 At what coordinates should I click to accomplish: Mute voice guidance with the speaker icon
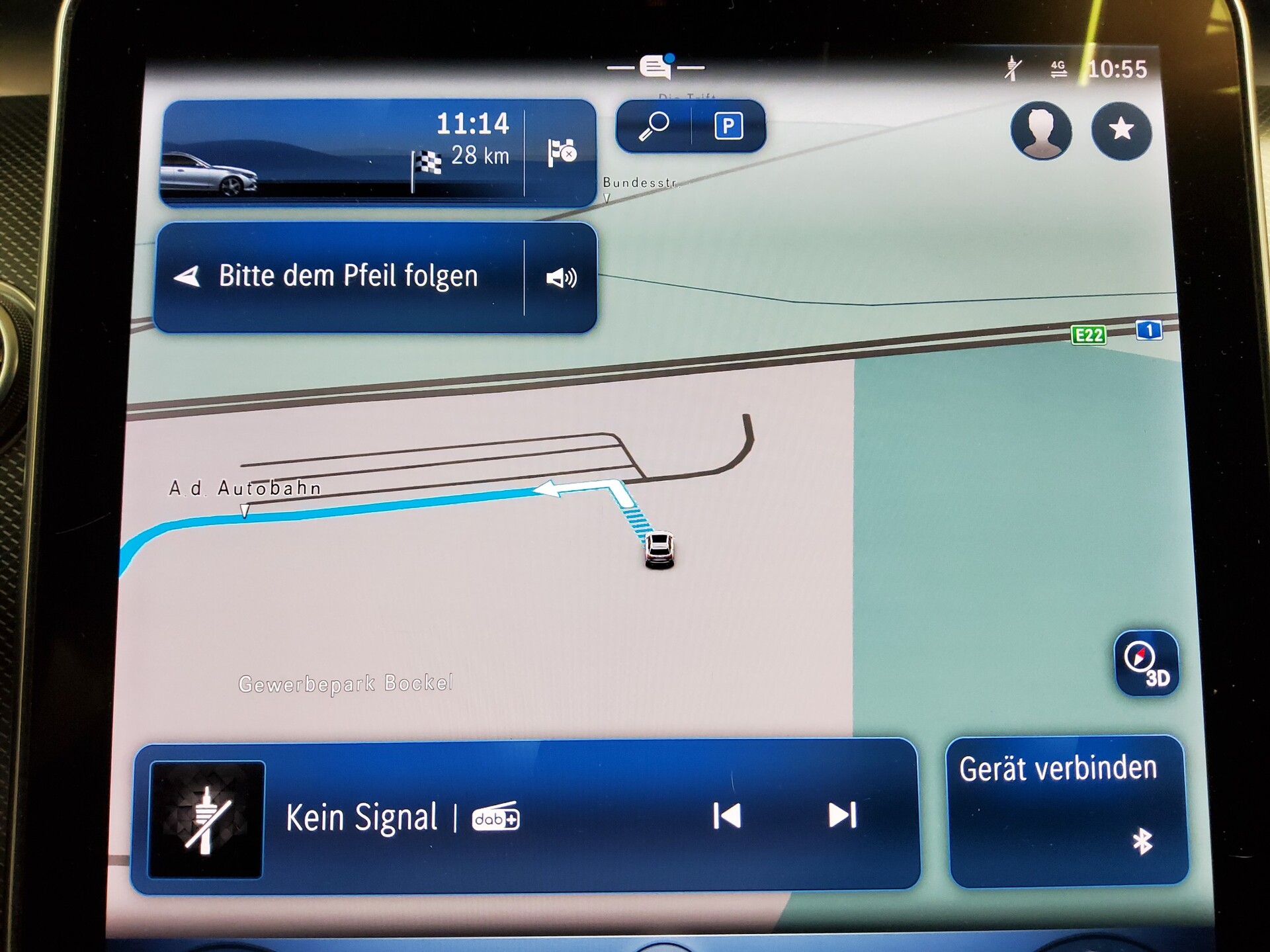click(x=562, y=278)
